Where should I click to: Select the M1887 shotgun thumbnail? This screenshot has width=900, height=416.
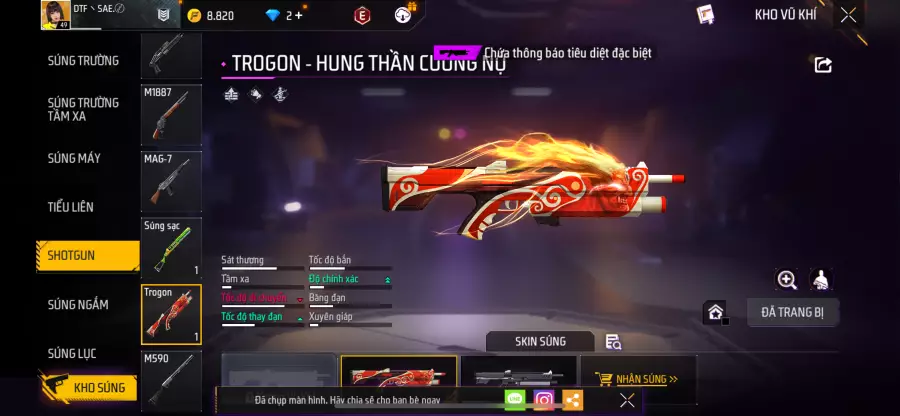pos(171,113)
